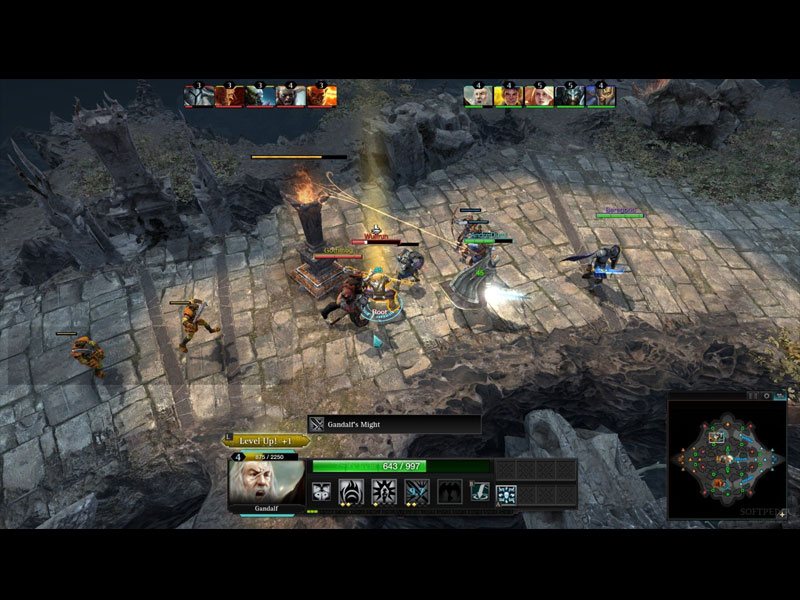
Task: Click the minimap to move the camera
Action: tap(727, 459)
